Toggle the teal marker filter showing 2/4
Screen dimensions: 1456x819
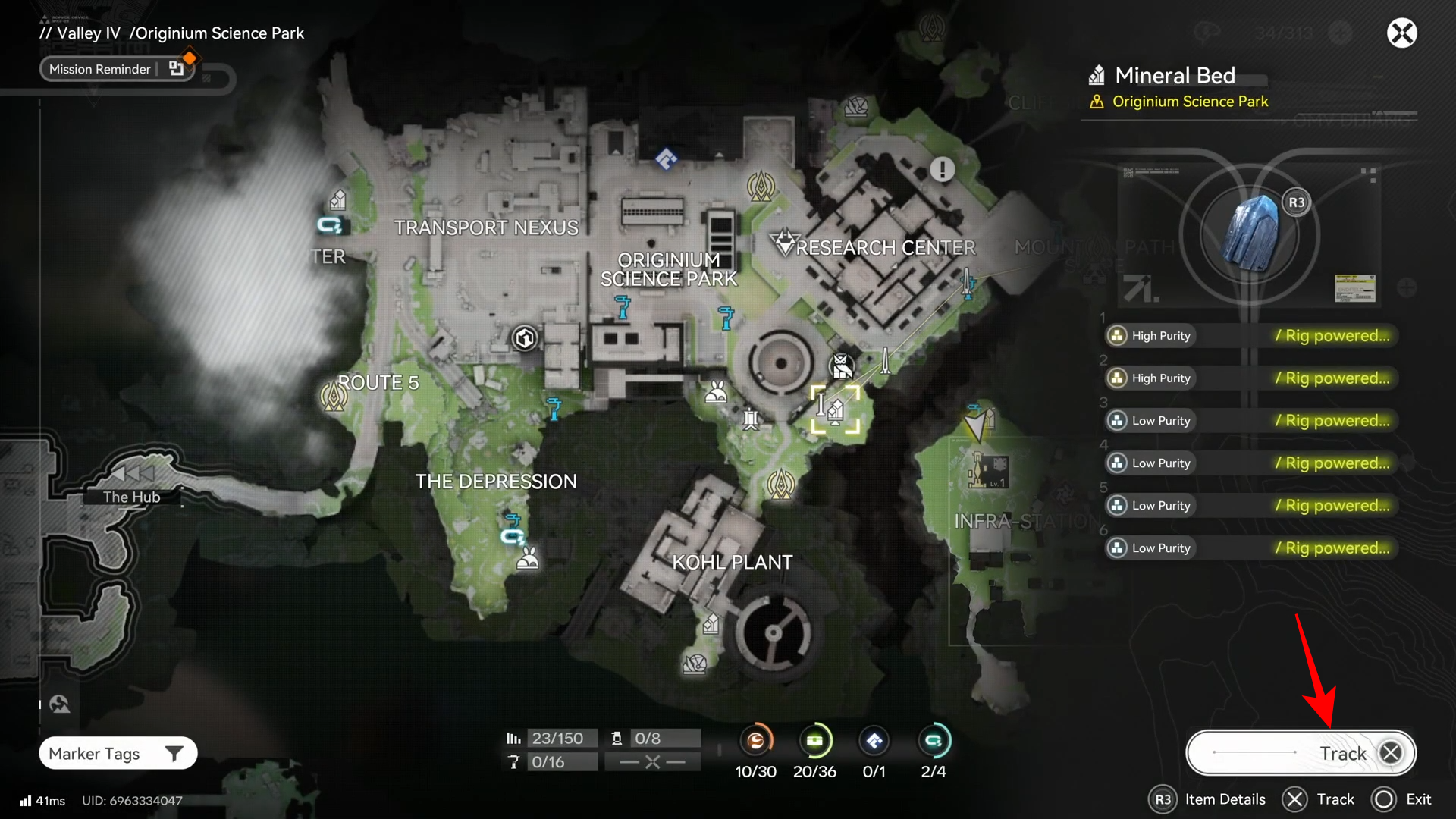pos(933,741)
